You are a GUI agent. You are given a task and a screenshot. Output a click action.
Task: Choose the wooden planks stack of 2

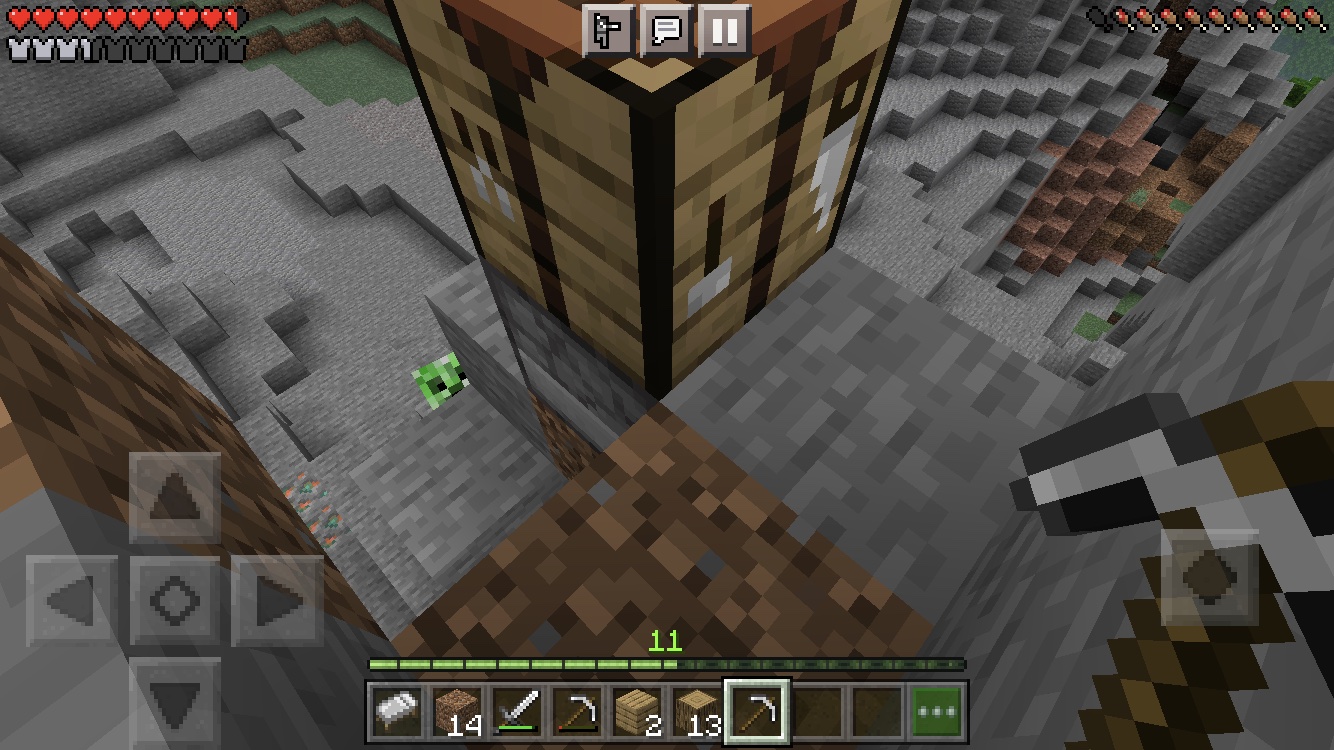pyautogui.click(x=637, y=713)
